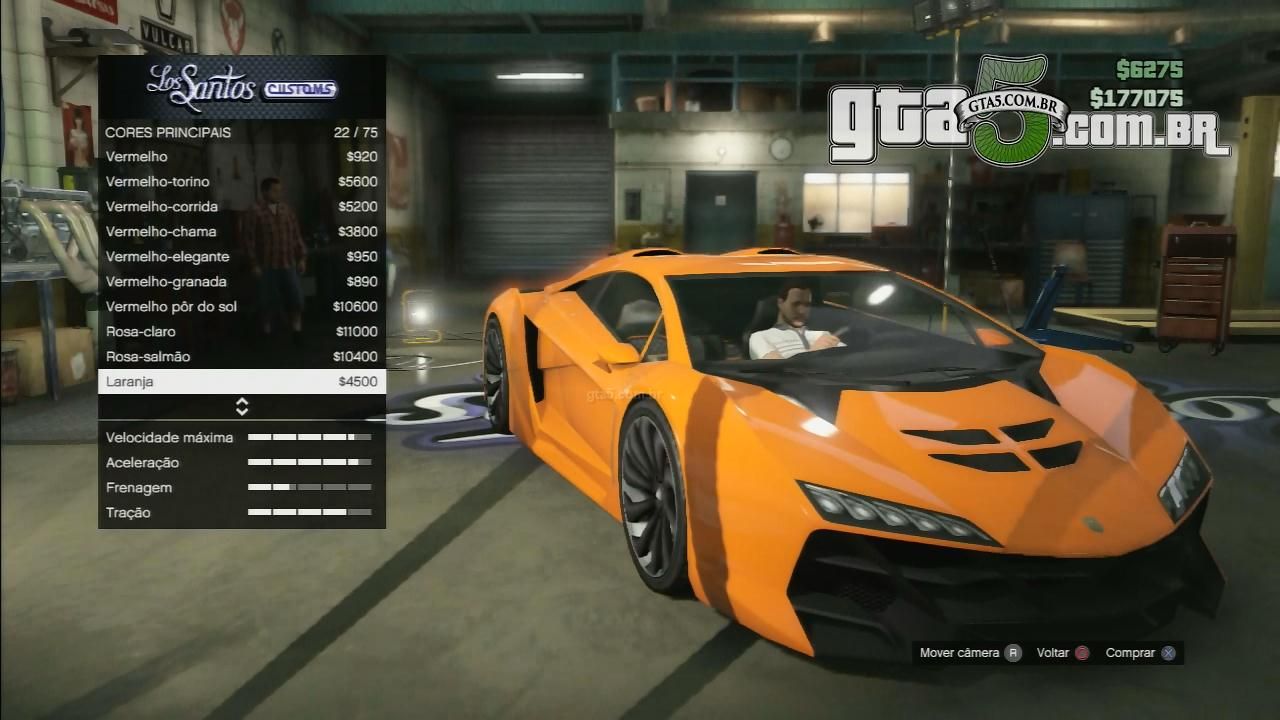
Task: Choose Vermelho-elegante from the list
Action: pos(241,257)
